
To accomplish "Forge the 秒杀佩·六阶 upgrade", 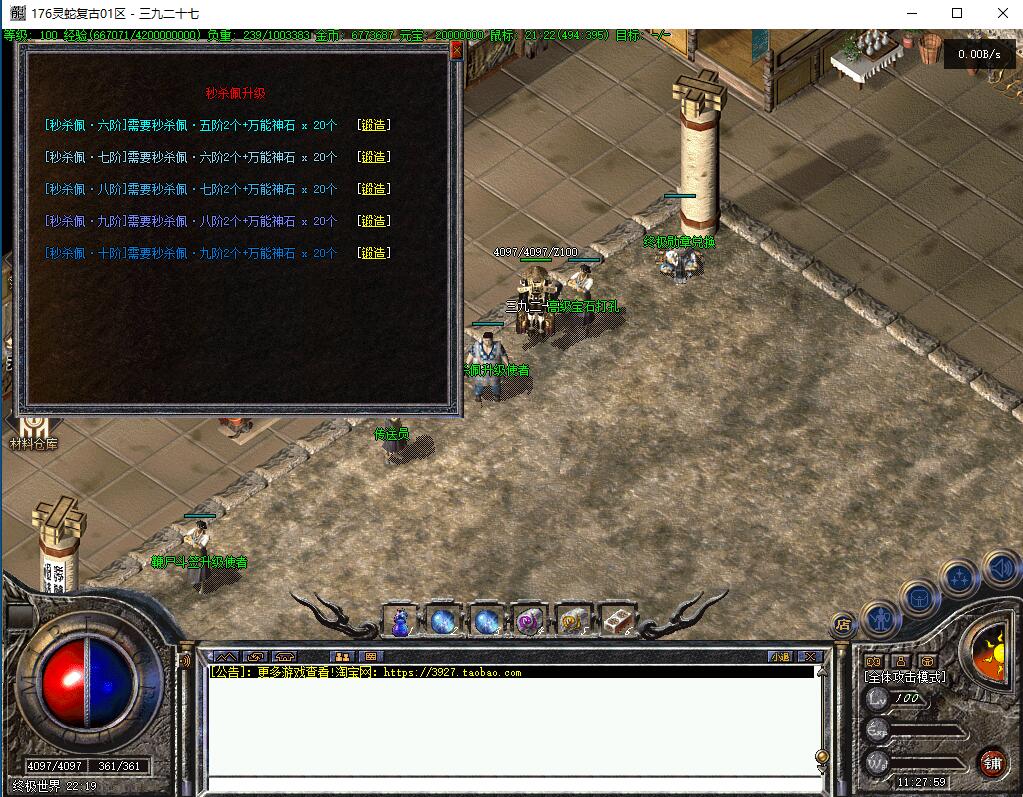I will (373, 125).
